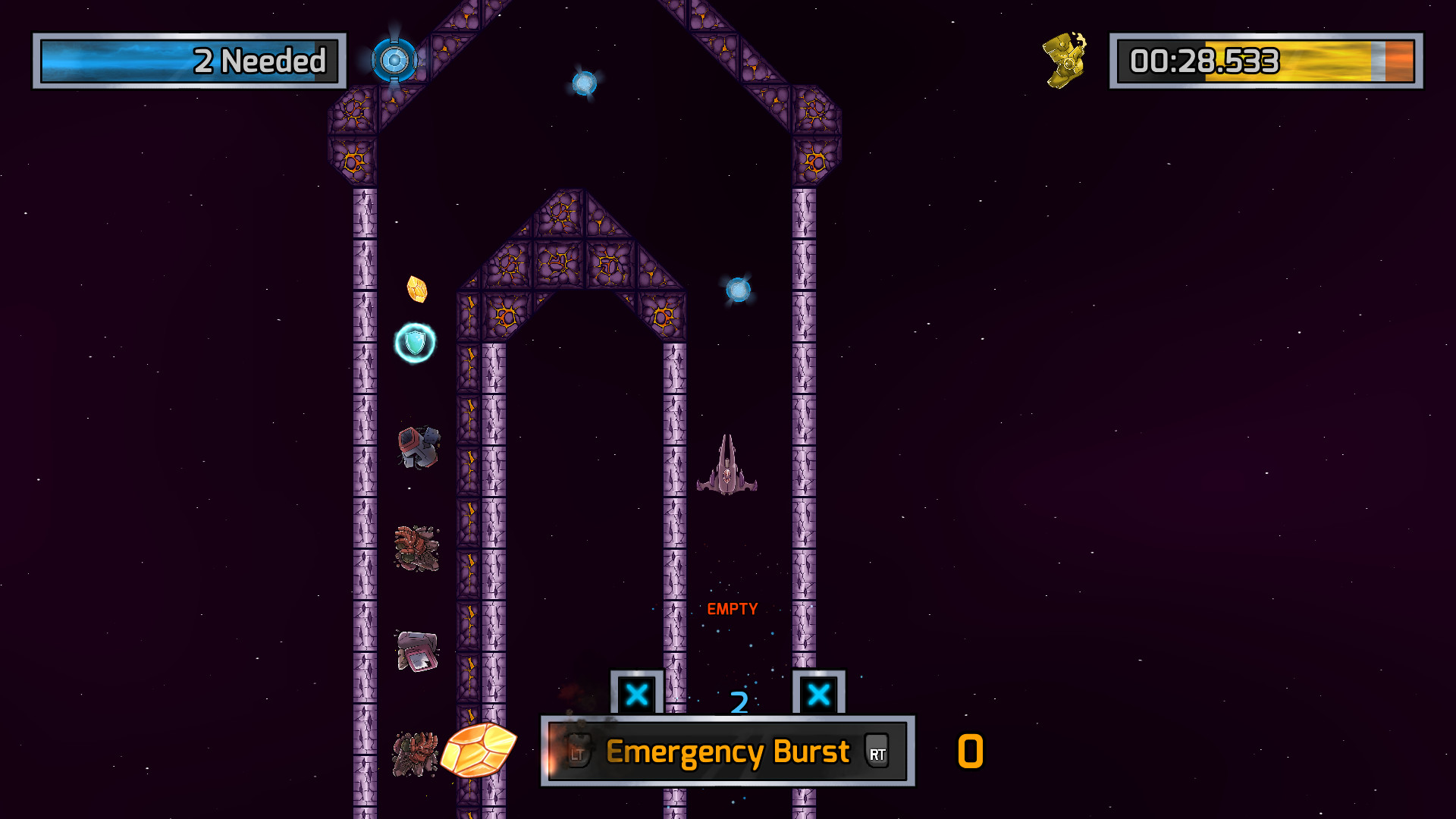Select the RT trigger icon beside Emergency Burst
Image resolution: width=1456 pixels, height=819 pixels.
(877, 752)
